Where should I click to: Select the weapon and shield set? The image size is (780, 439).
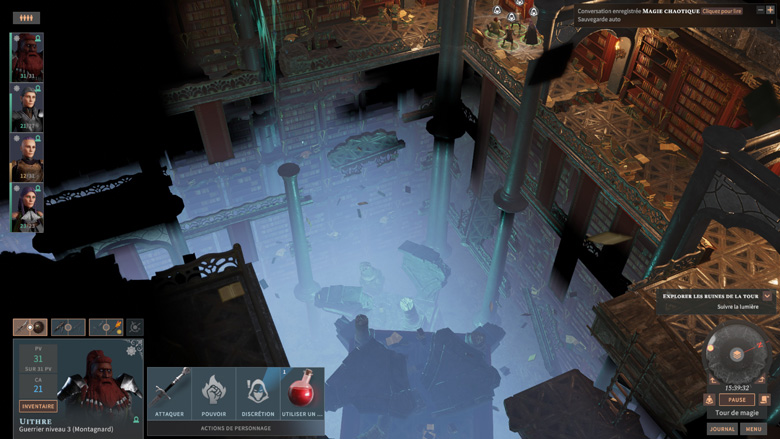point(30,327)
